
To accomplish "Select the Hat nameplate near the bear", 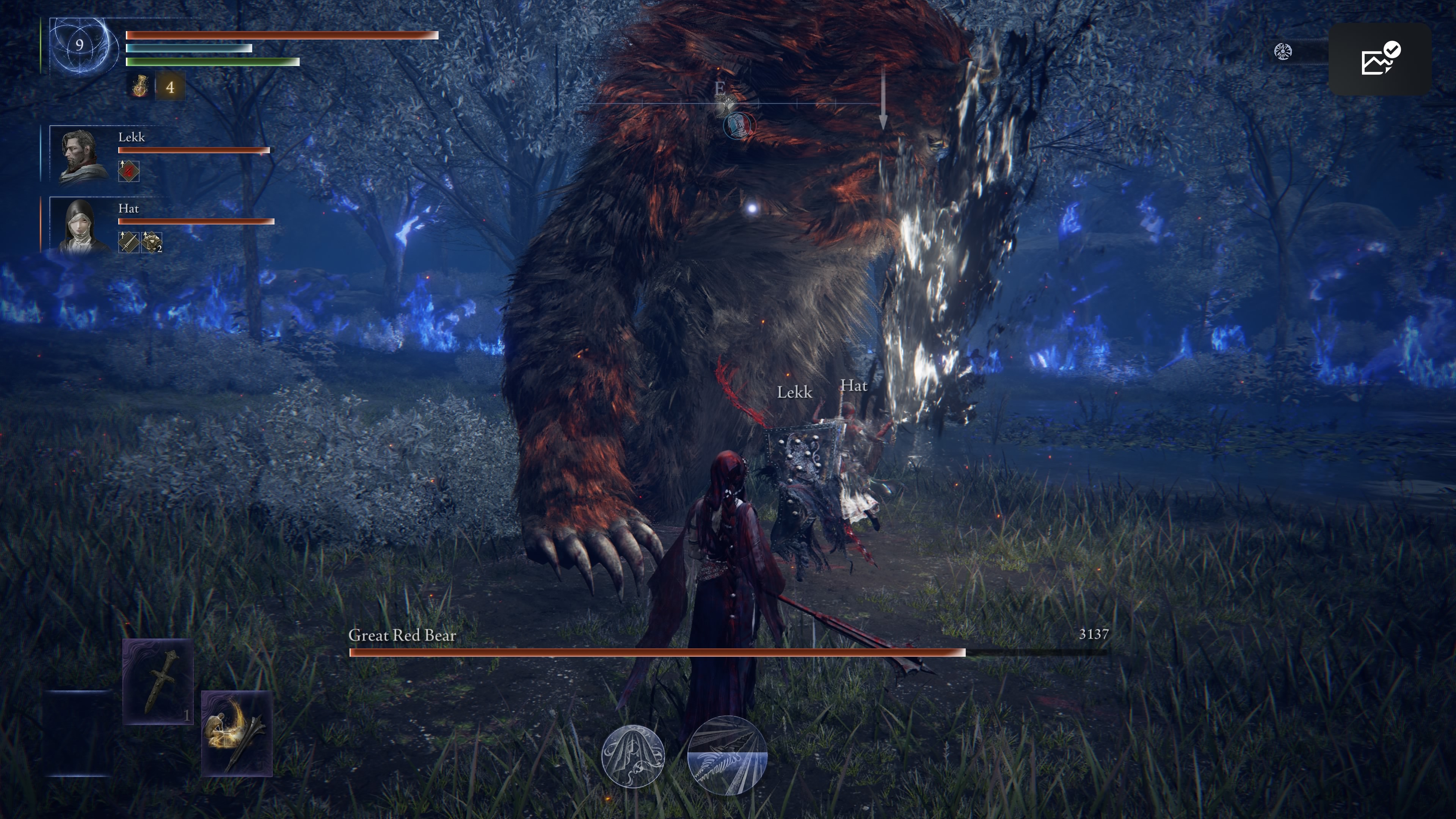I will [x=855, y=387].
